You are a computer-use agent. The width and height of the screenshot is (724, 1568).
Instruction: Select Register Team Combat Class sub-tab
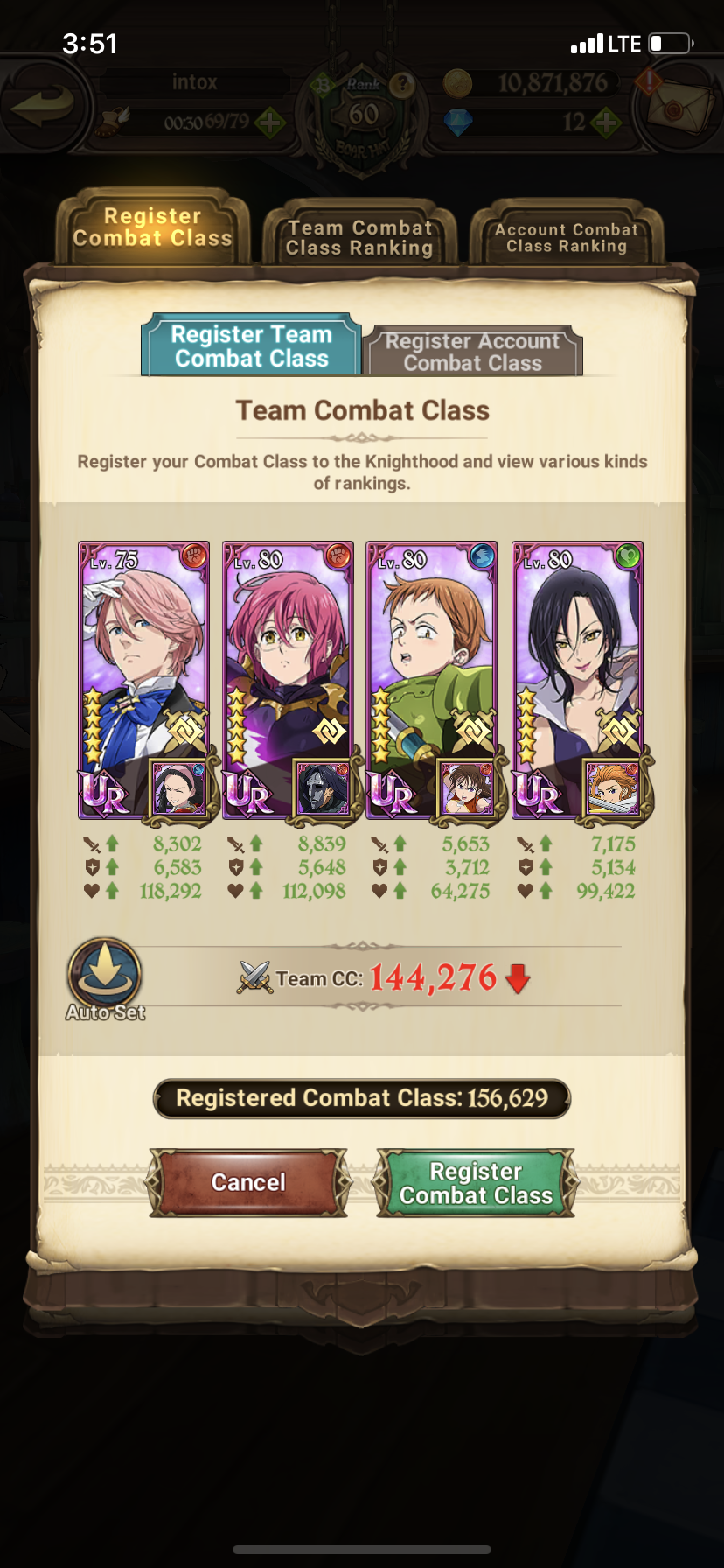click(251, 346)
